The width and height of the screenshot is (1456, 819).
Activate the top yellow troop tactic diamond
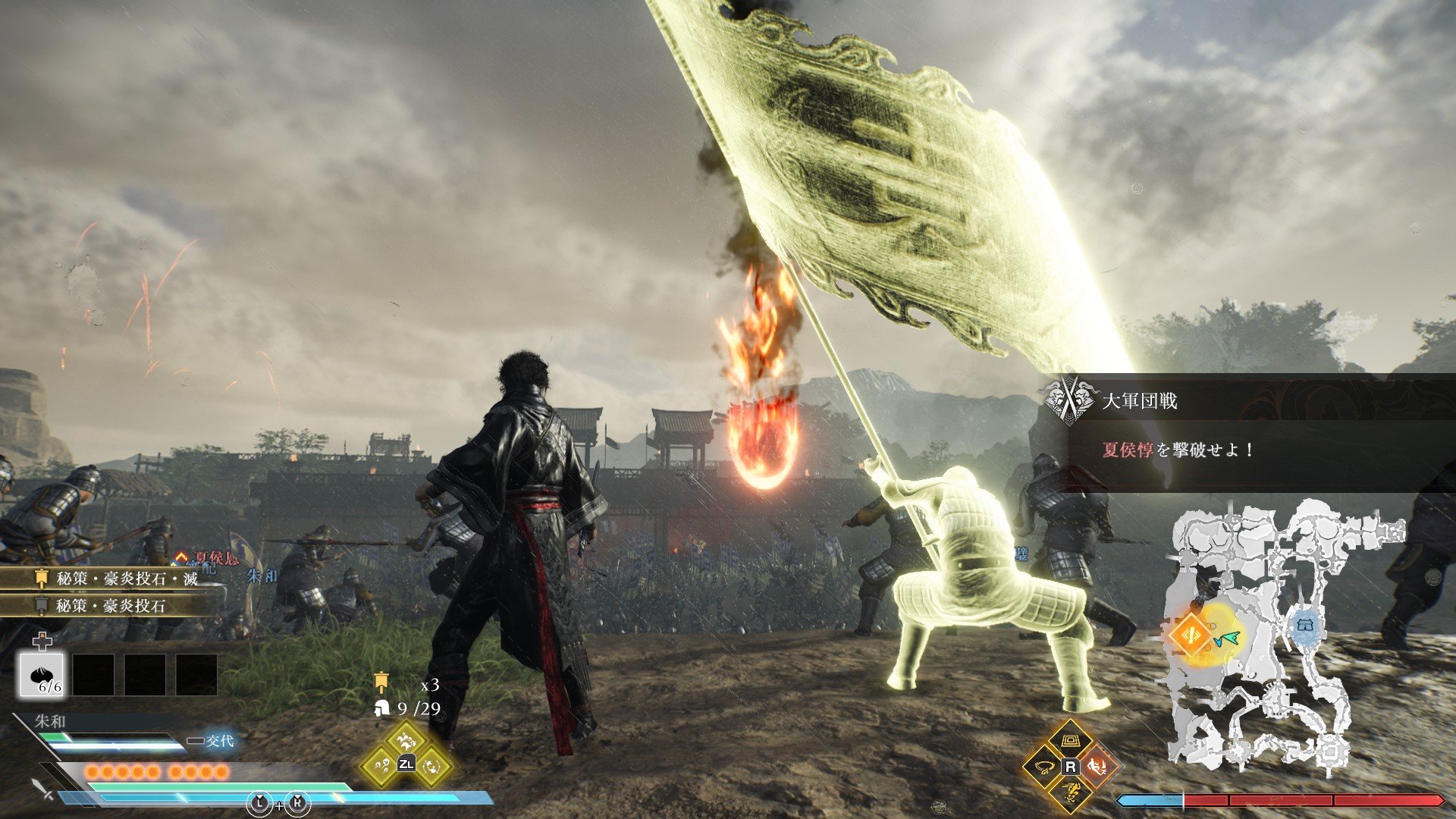click(x=406, y=738)
